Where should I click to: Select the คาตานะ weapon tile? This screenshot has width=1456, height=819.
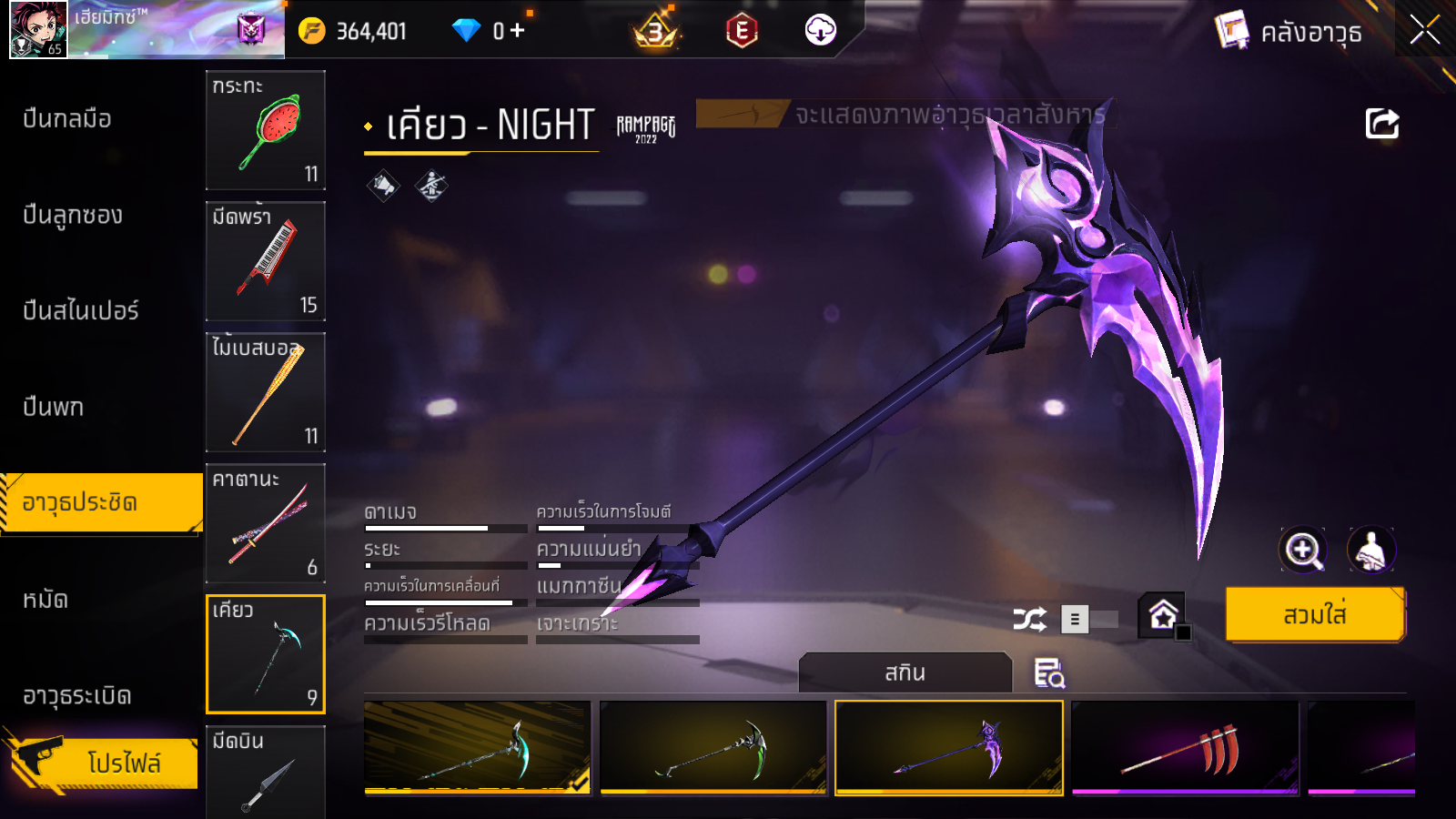pos(266,523)
